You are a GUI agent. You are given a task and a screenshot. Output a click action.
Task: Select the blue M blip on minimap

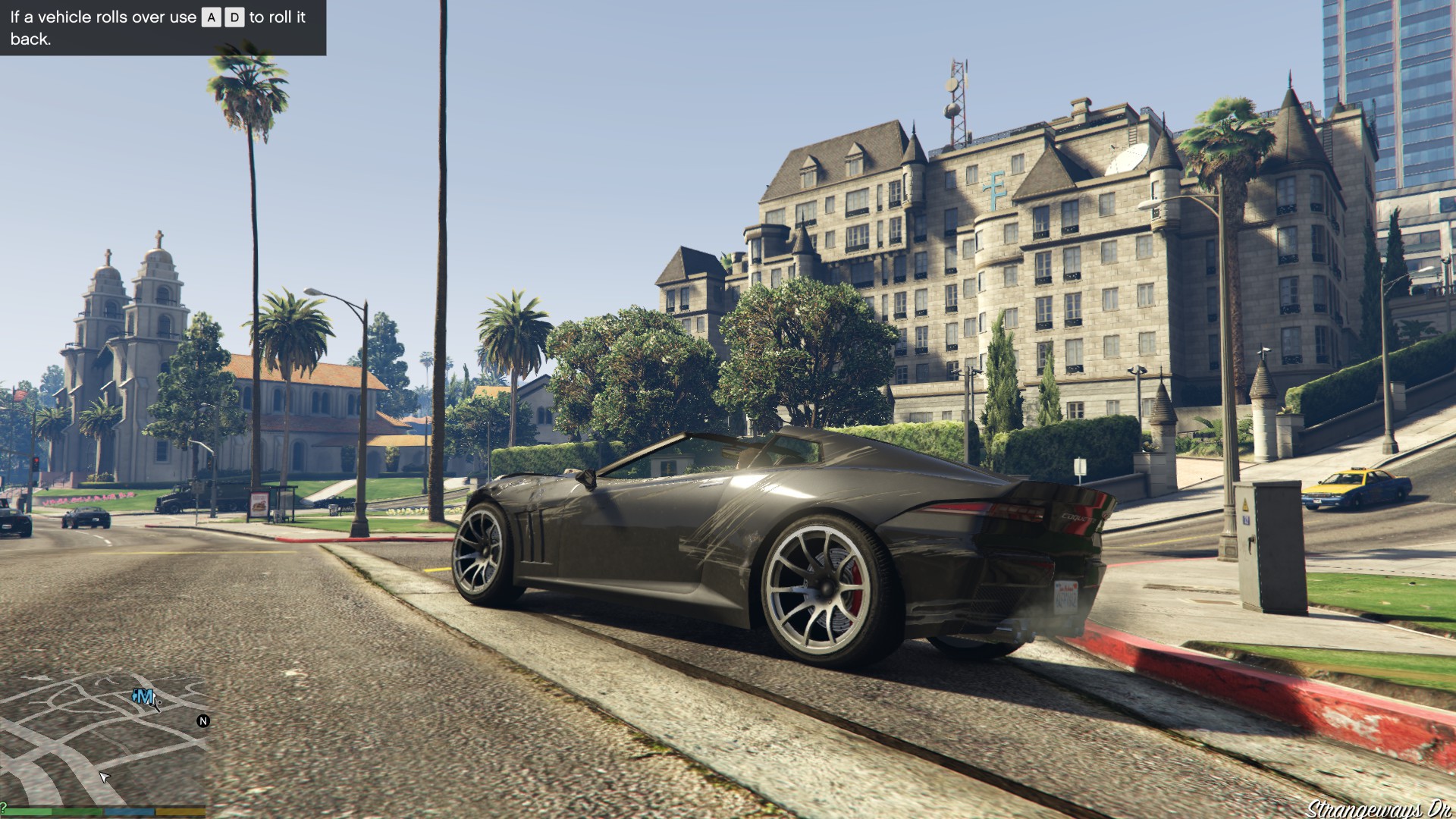pos(144,697)
